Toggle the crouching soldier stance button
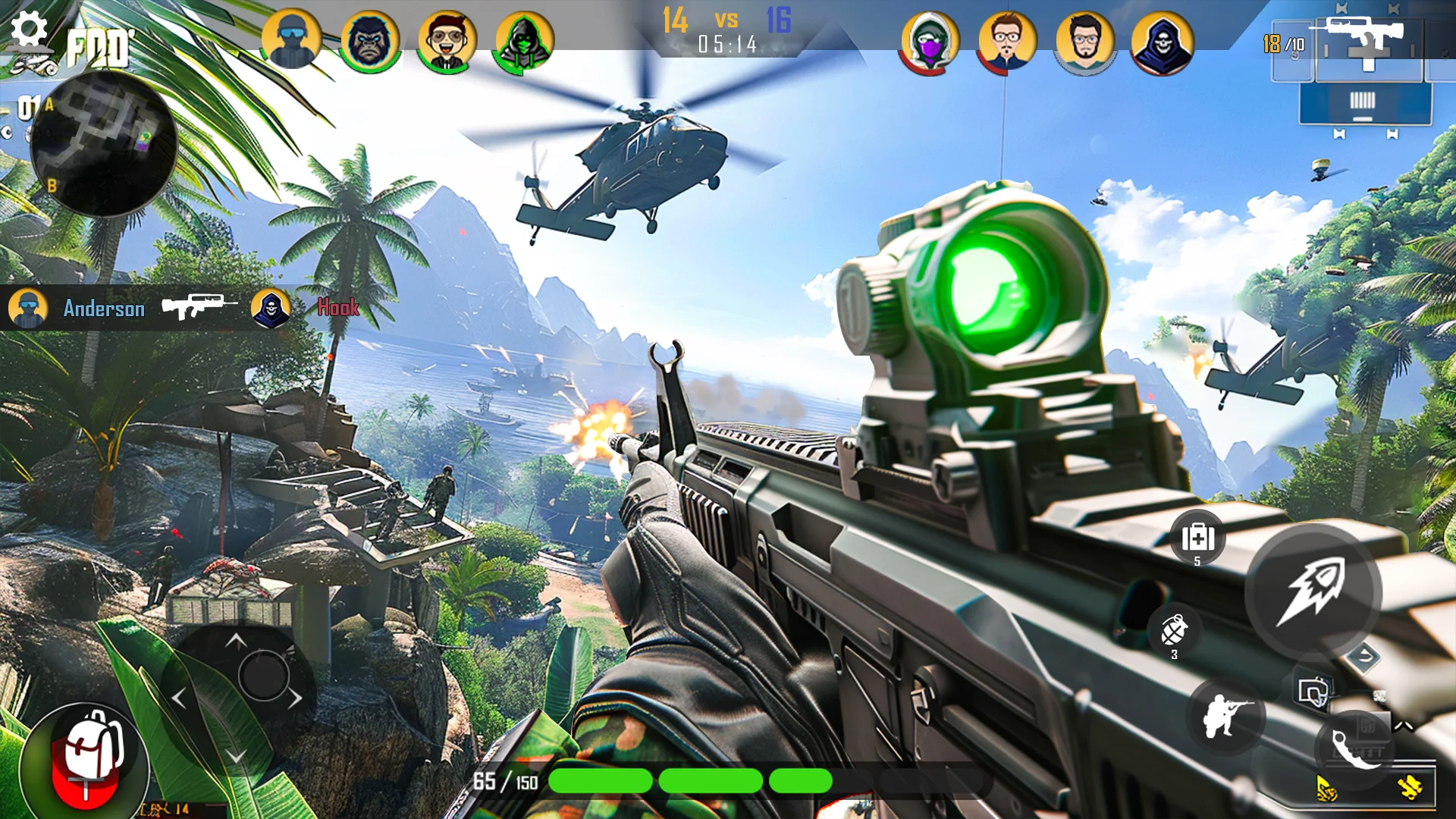Screen dimensions: 1456x819 point(1225,715)
